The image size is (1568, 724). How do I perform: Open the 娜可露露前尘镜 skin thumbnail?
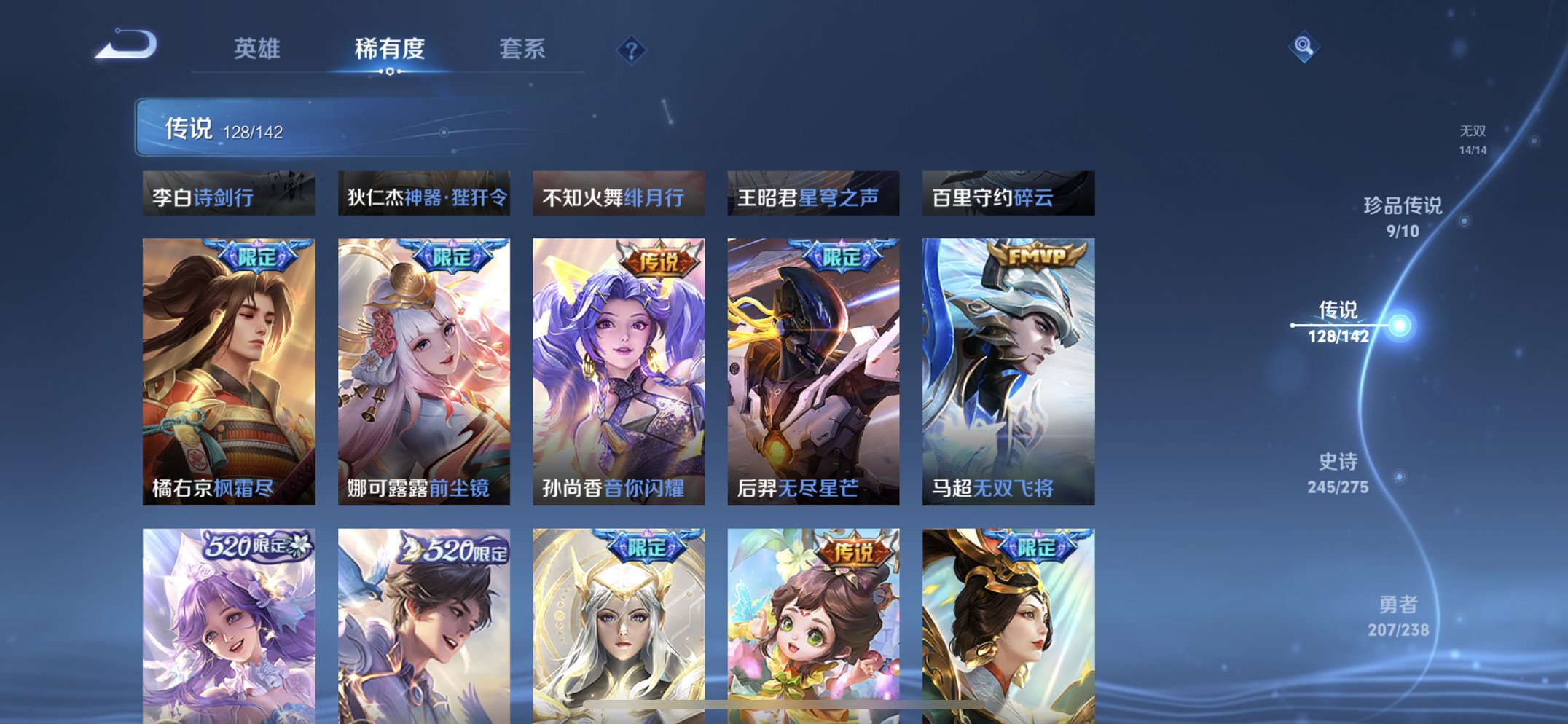pyautogui.click(x=423, y=364)
